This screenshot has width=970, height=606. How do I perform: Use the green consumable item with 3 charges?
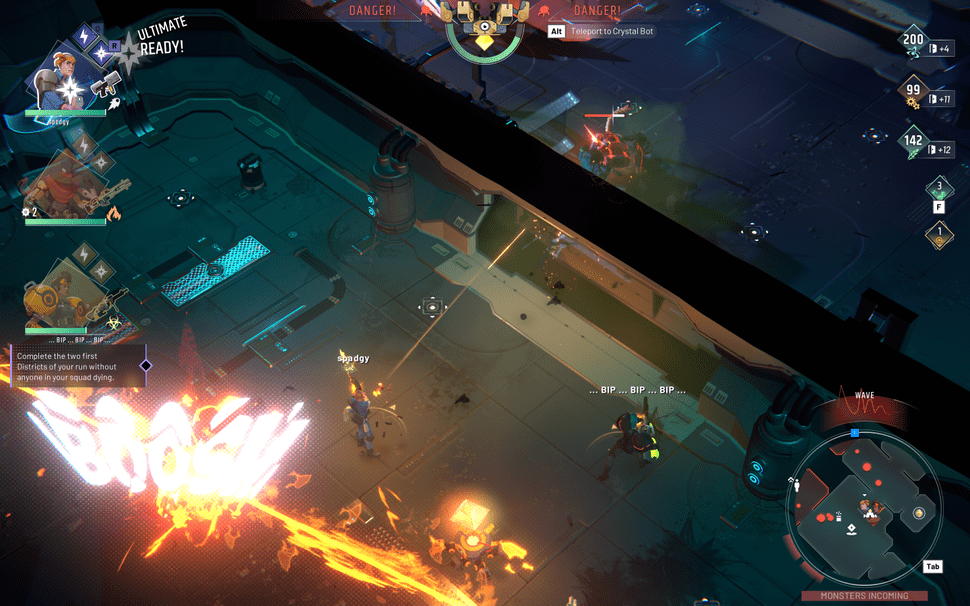point(938,187)
